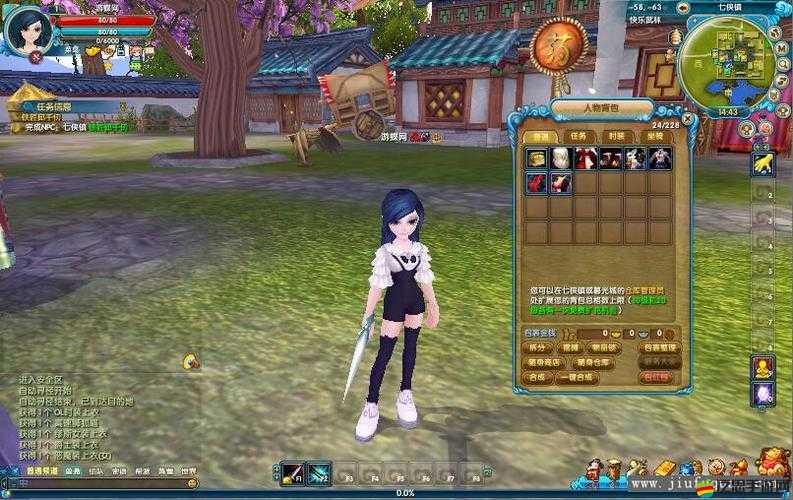793x500 pixels.
Task: Click the red button at the bag's bottom right
Action: (x=656, y=377)
